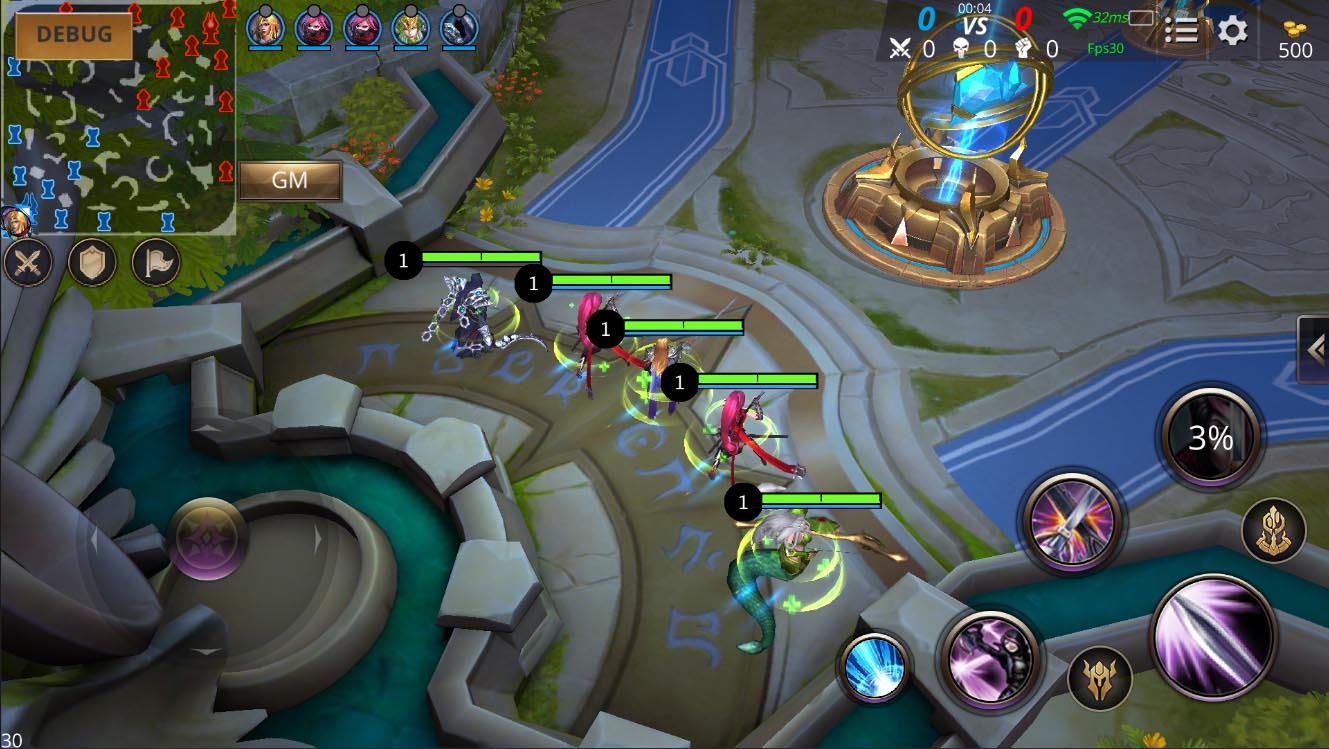Open the settings gear menu

click(1232, 30)
